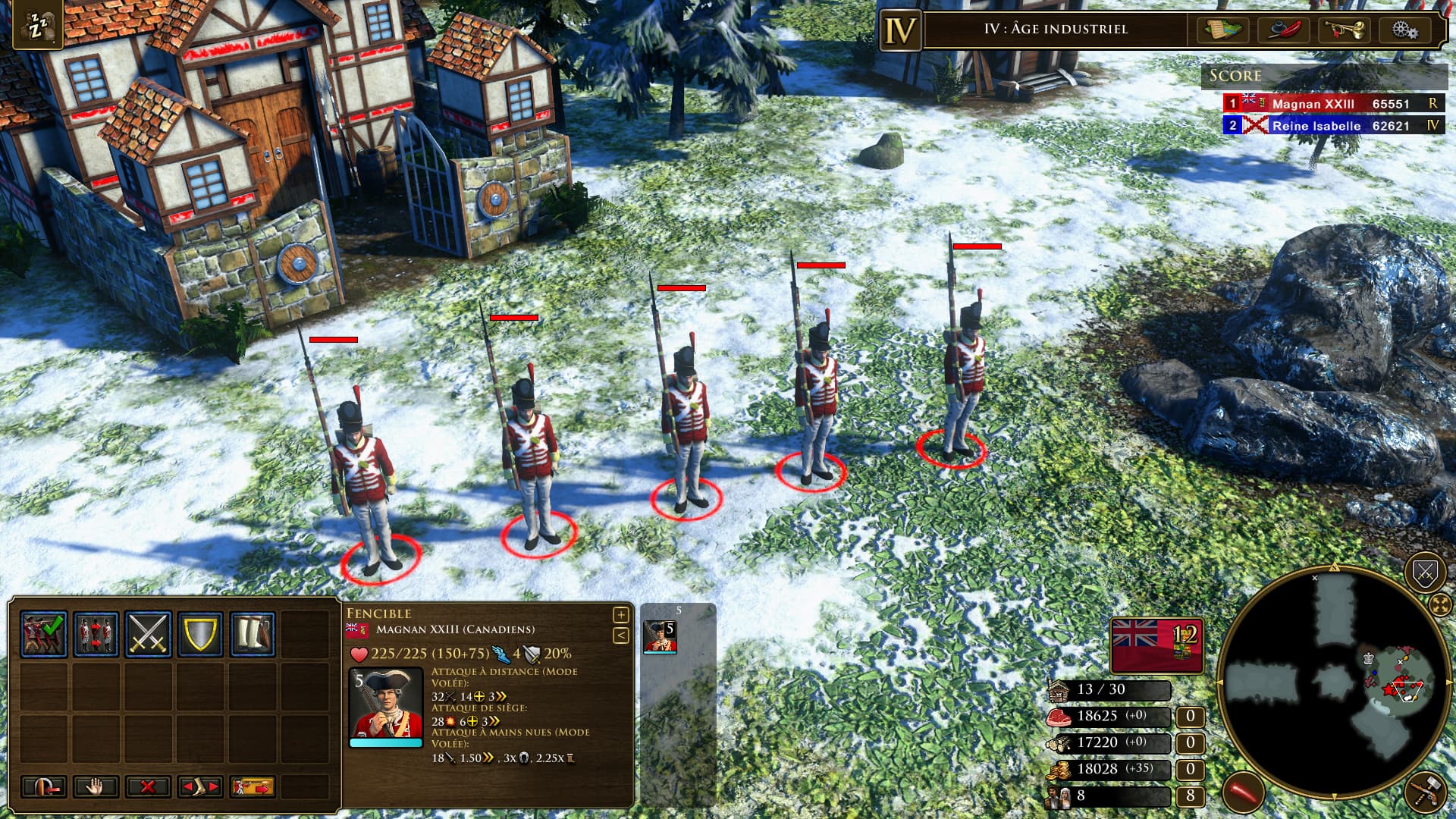Choose the defend mode shield icon
Screen dimensions: 1456x819
[x=200, y=634]
